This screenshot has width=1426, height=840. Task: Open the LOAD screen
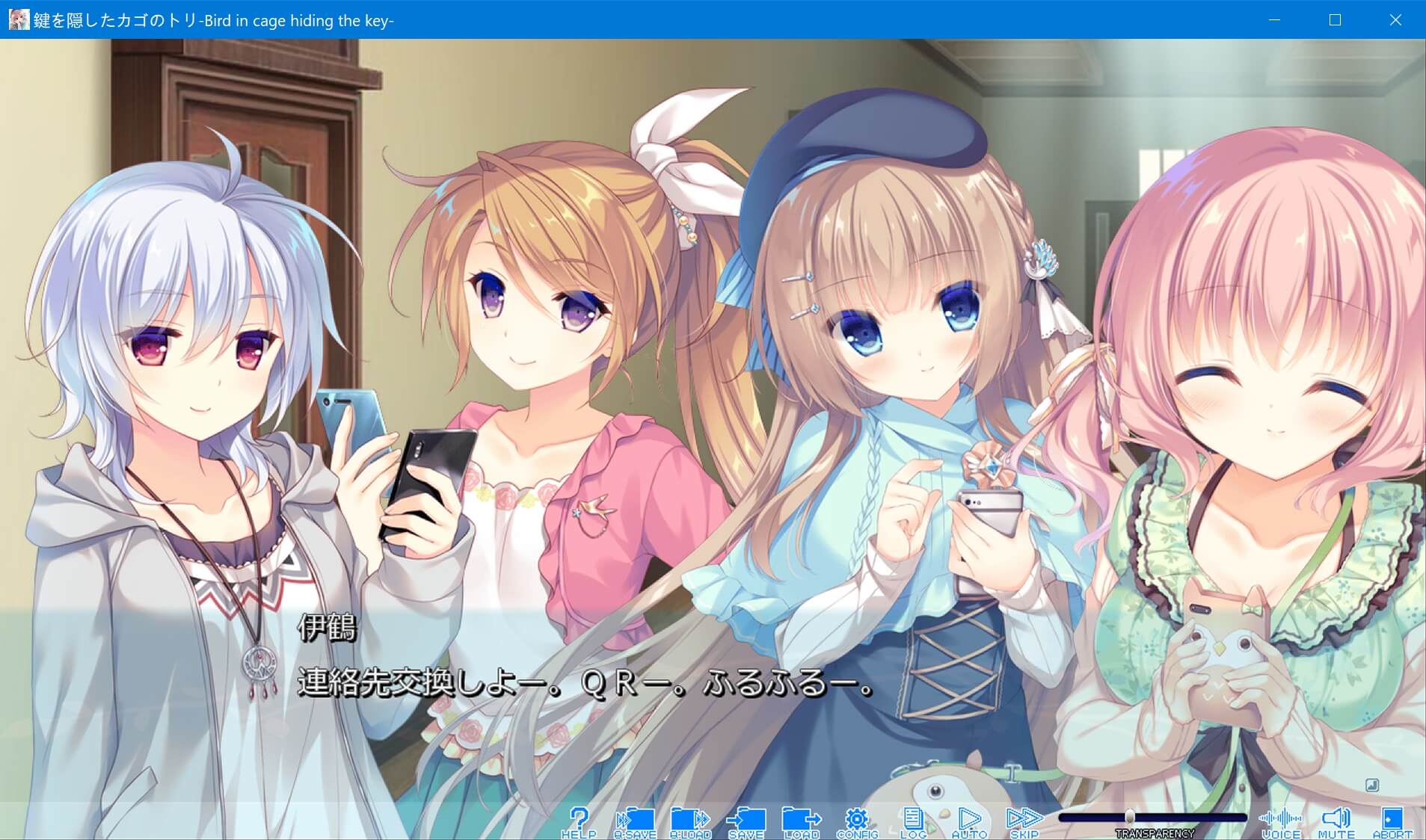(x=801, y=820)
